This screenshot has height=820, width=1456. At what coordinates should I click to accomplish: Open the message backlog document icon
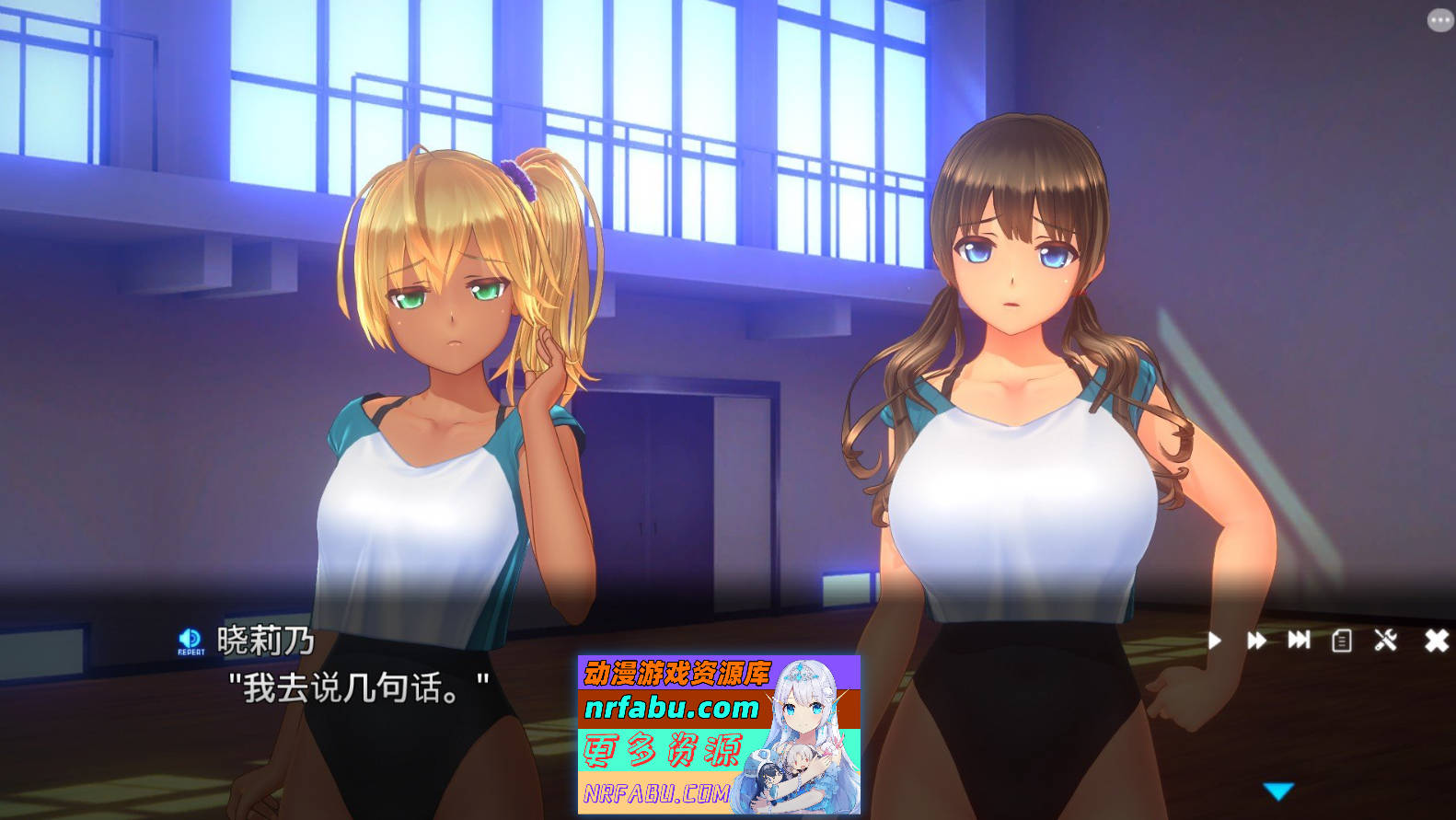(1342, 640)
